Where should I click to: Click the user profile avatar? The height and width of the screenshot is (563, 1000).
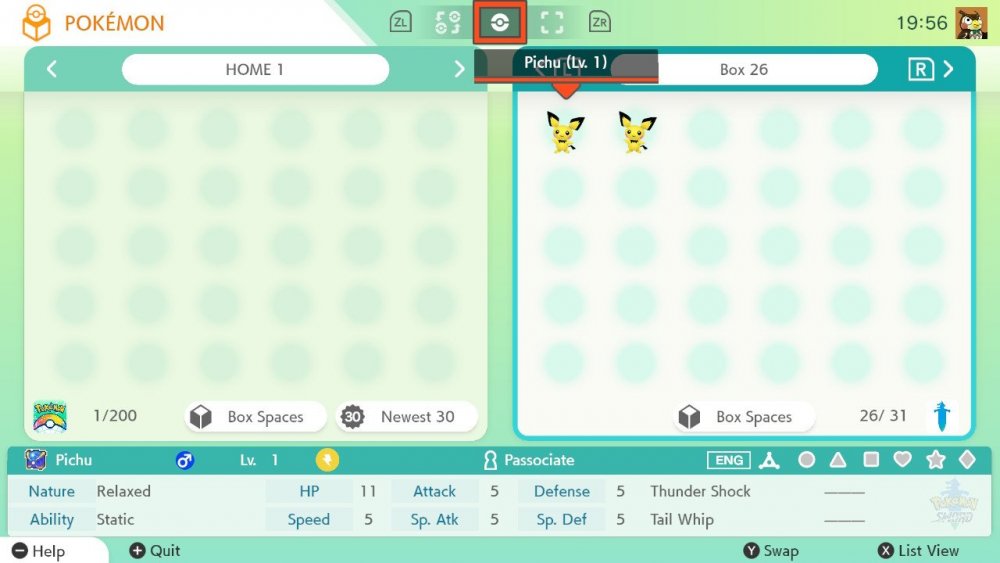pyautogui.click(x=971, y=22)
